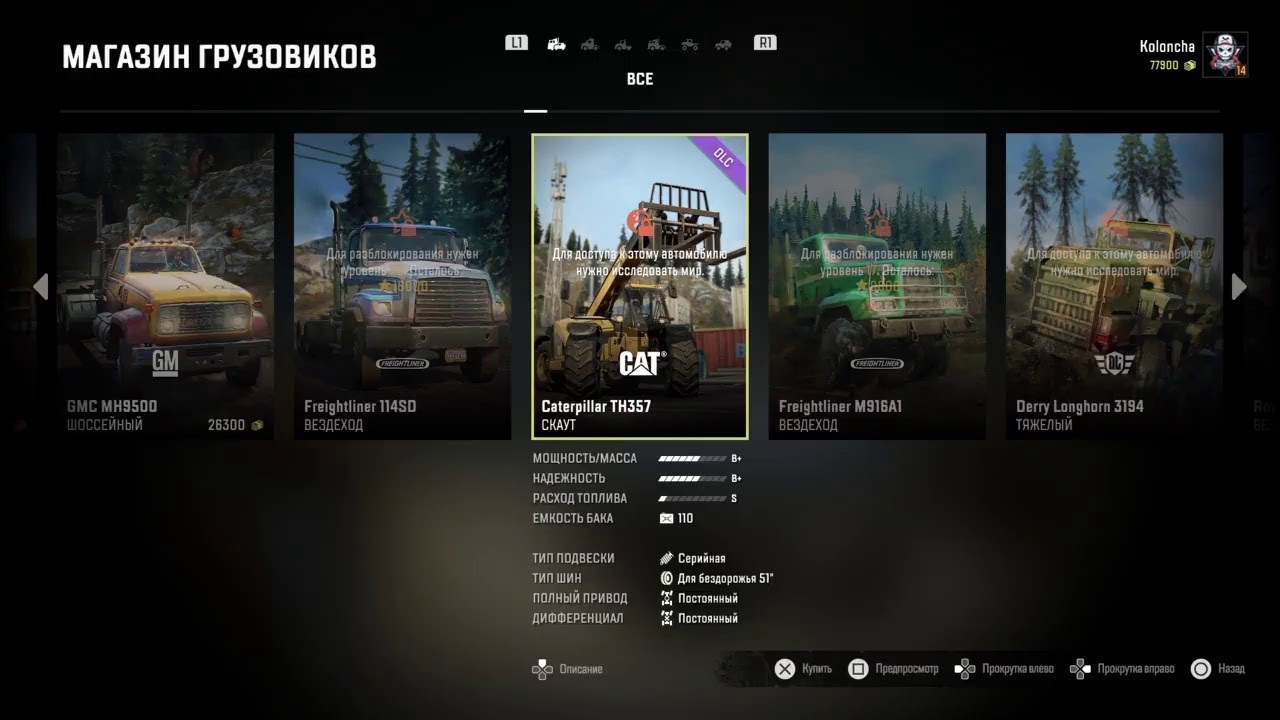Click the right carousel arrow
The width and height of the screenshot is (1280, 720).
(x=1239, y=287)
